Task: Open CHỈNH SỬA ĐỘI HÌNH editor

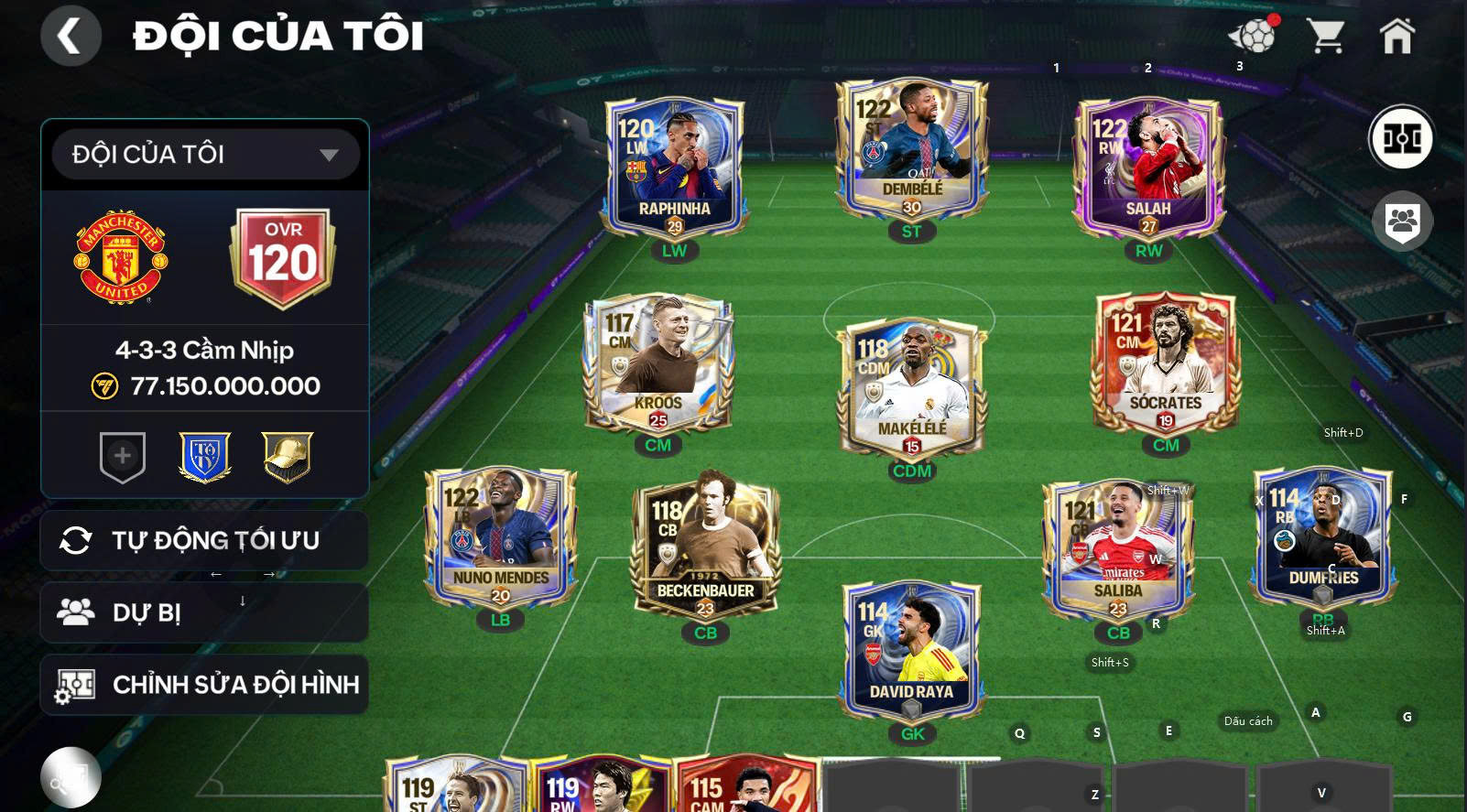Action: (x=203, y=684)
